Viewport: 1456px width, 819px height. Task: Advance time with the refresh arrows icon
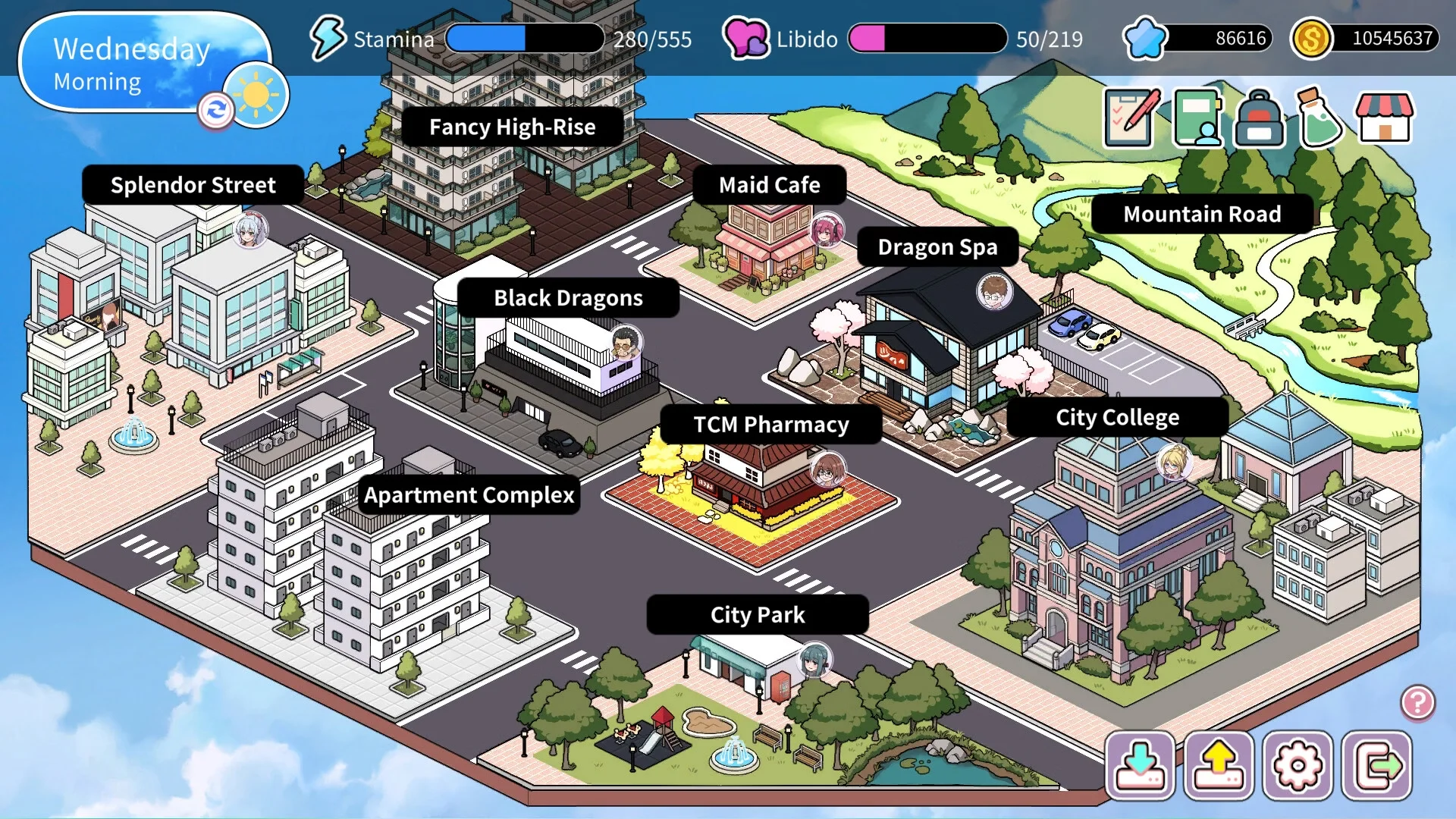pyautogui.click(x=216, y=111)
